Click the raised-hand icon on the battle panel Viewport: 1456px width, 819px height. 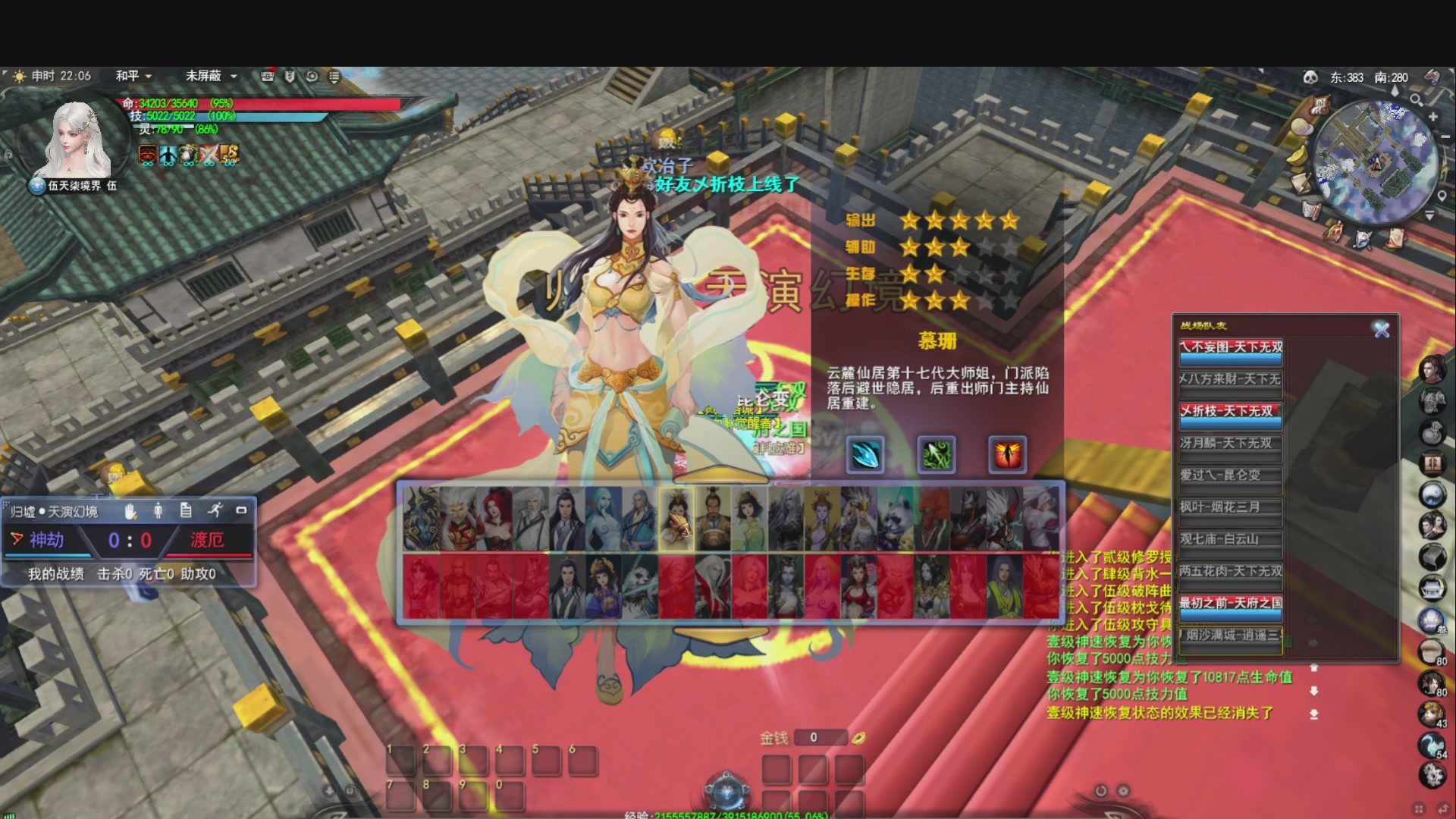coord(131,510)
